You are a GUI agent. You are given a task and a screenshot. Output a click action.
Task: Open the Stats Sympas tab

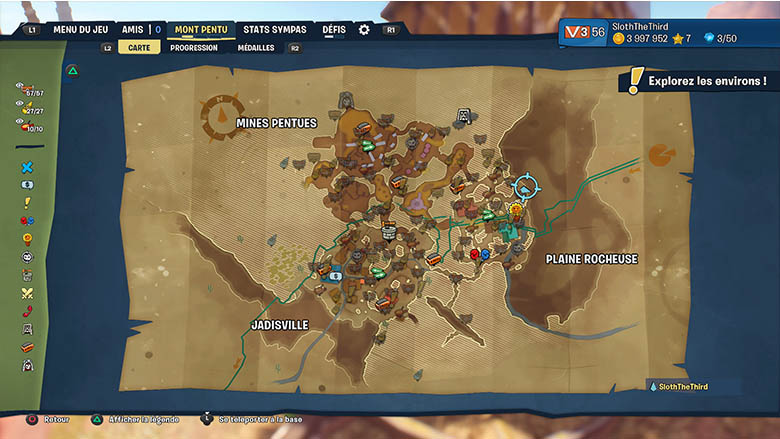[x=275, y=30]
